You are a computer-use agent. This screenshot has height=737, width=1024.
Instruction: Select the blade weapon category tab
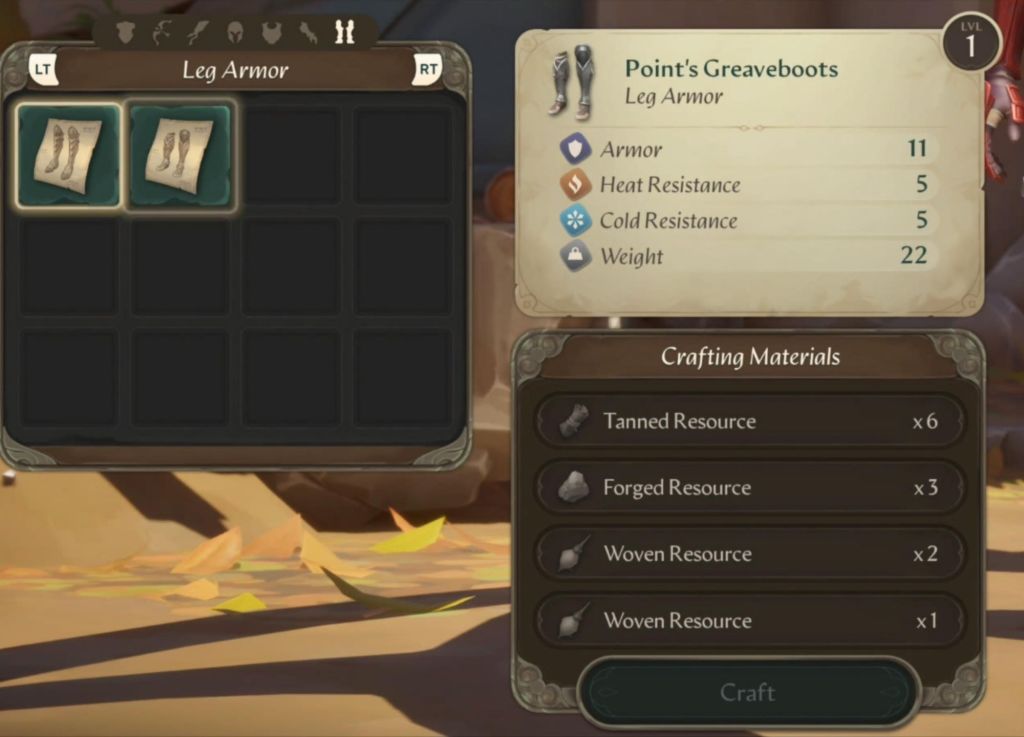(198, 33)
